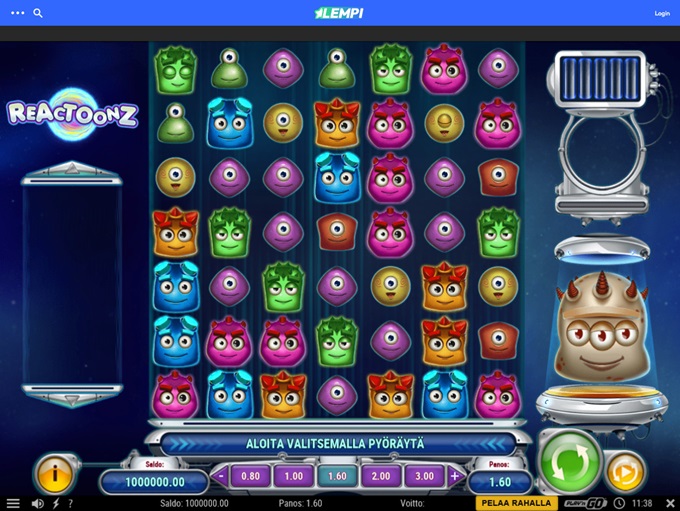
Task: Choose the 1.00 bet amount
Action: click(293, 476)
